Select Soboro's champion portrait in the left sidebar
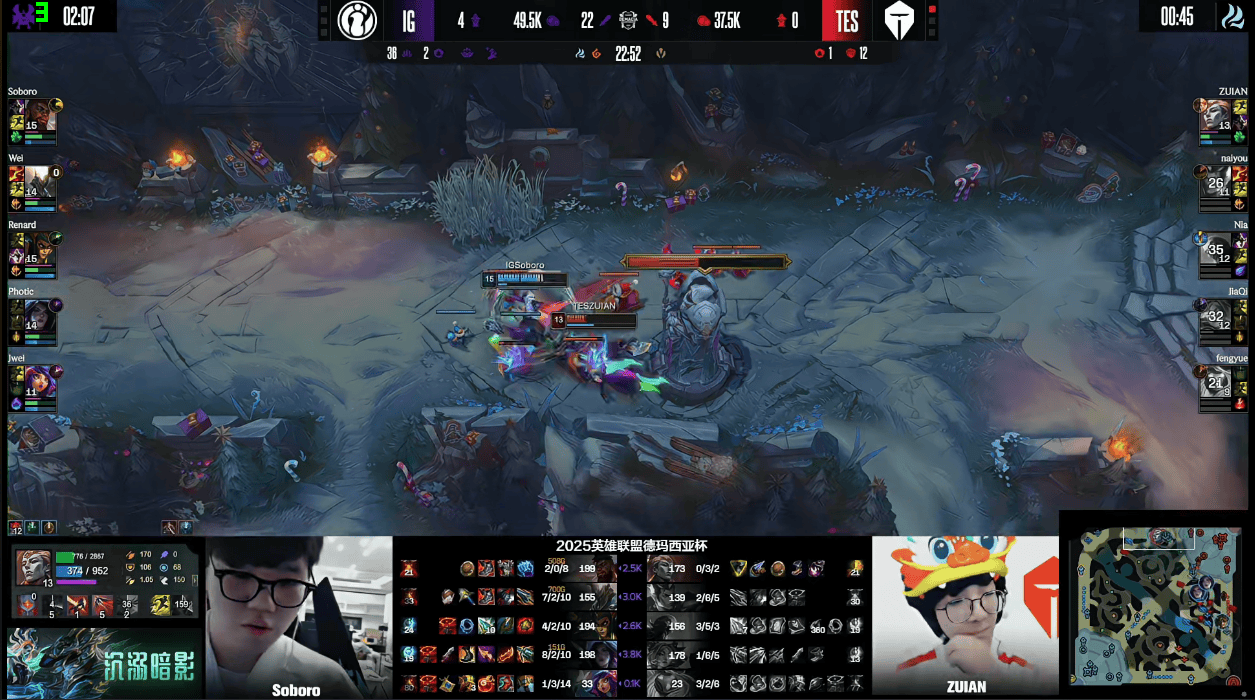 (x=40, y=115)
